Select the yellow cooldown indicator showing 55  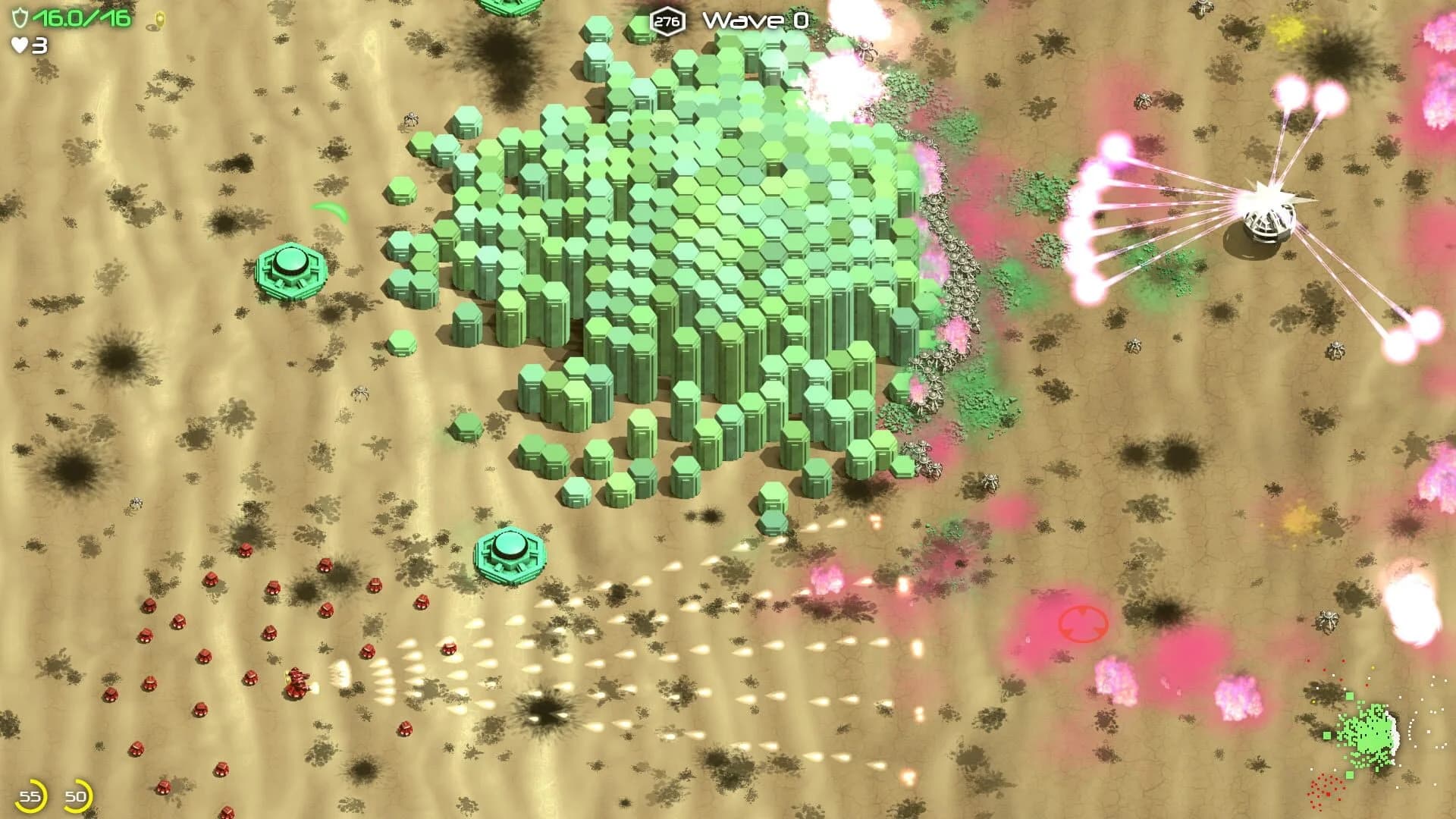coord(32,796)
